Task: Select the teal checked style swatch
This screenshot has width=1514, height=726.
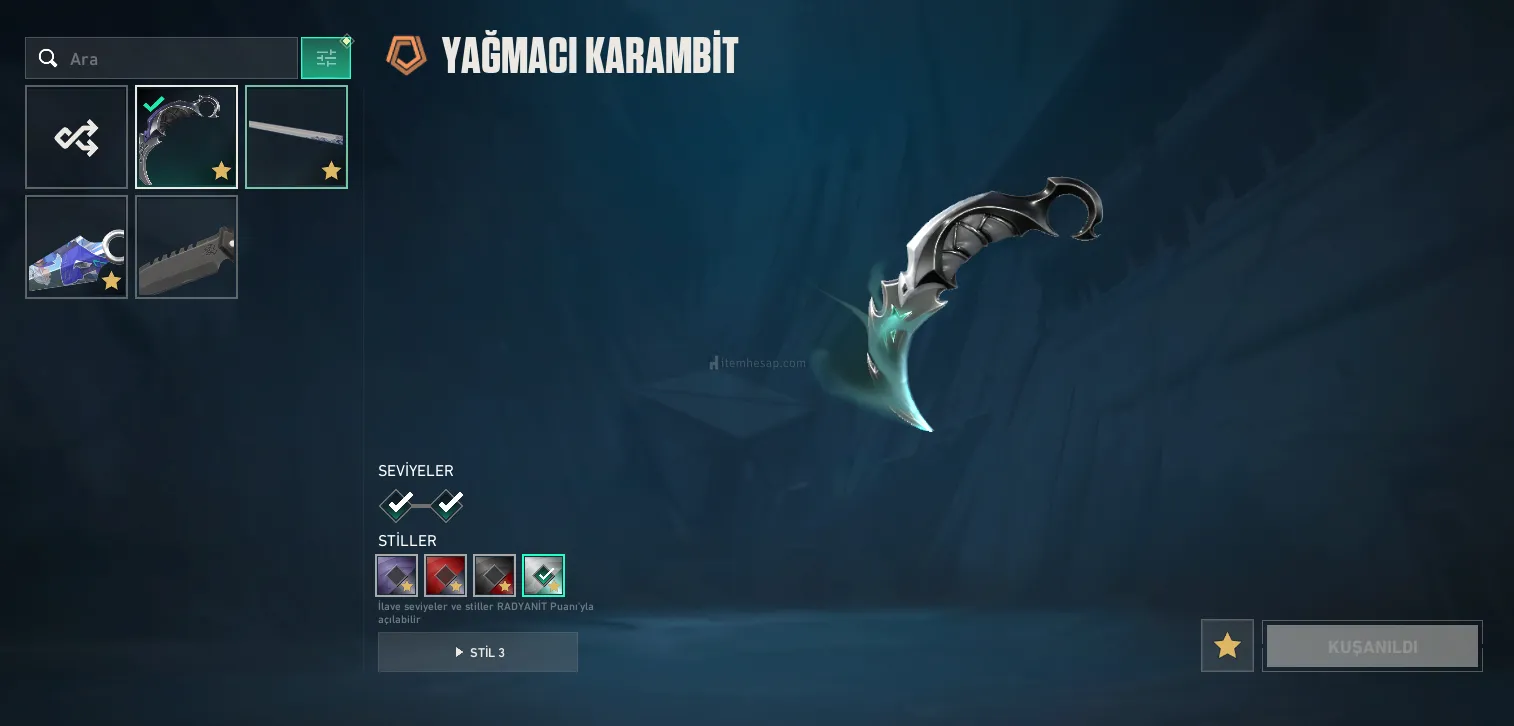Action: pos(543,575)
